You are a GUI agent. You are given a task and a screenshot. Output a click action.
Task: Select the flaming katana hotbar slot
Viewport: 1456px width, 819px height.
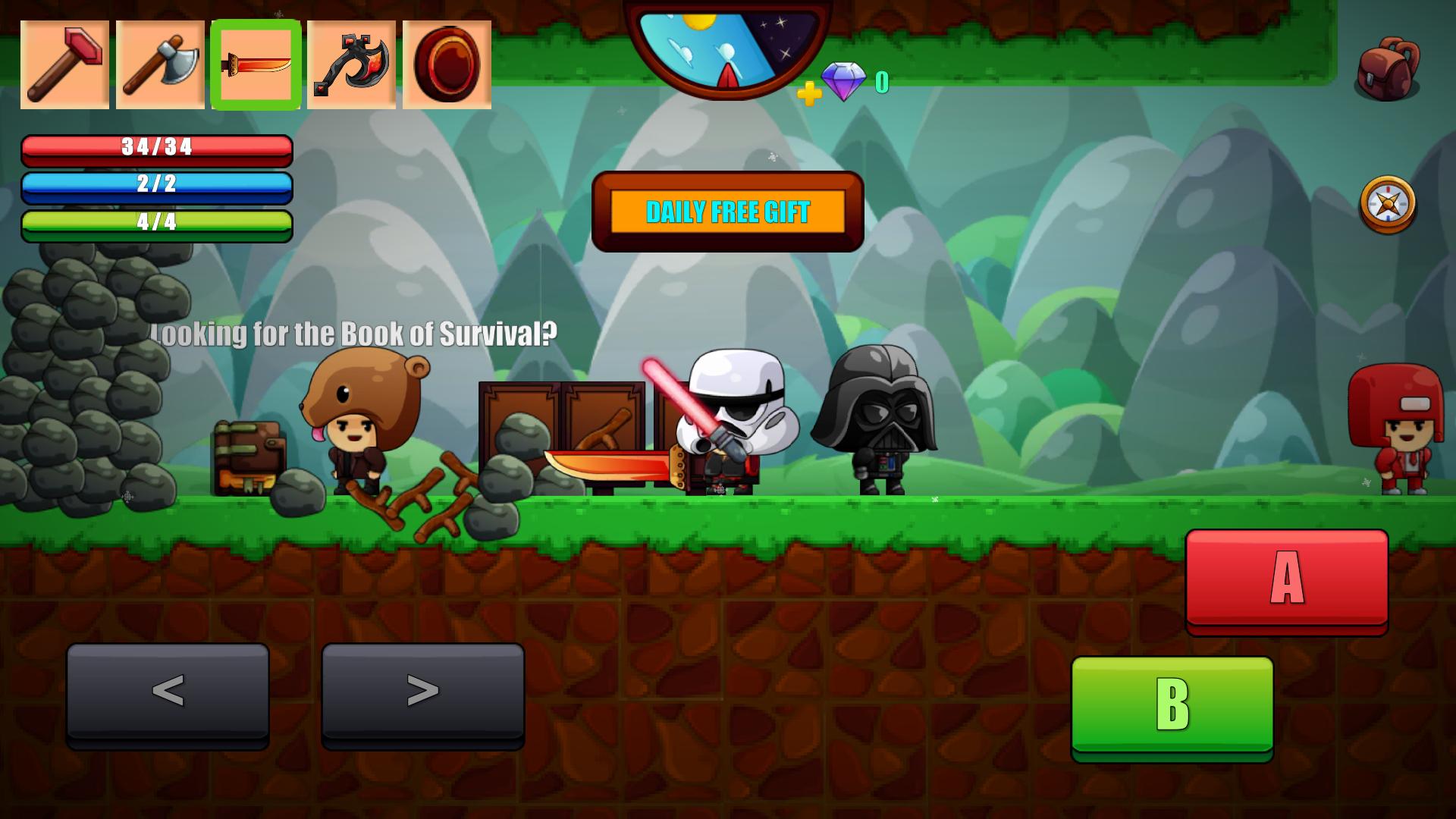256,64
